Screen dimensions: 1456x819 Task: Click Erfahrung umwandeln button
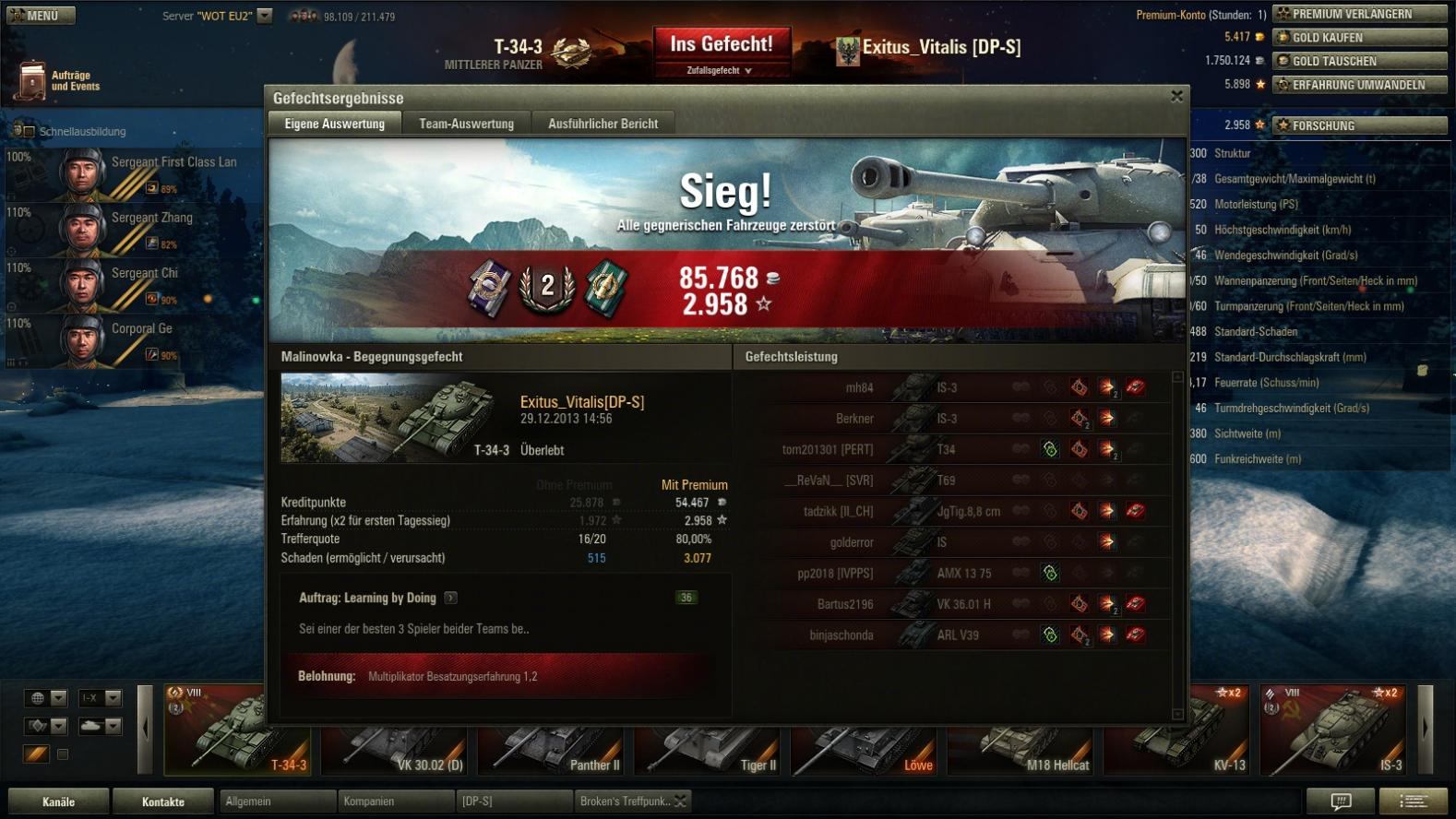(1359, 85)
